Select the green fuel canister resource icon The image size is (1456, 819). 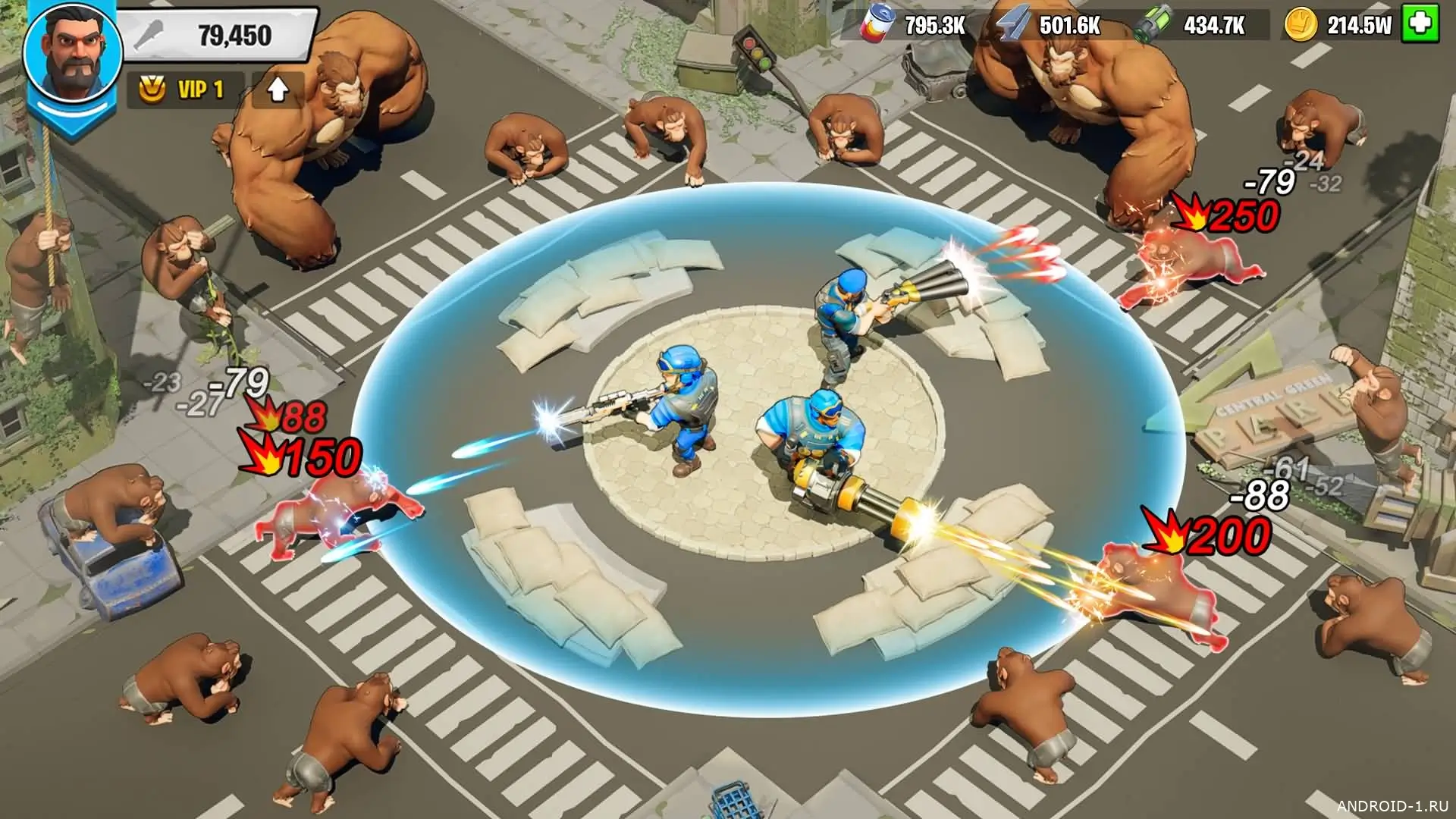point(1153,25)
